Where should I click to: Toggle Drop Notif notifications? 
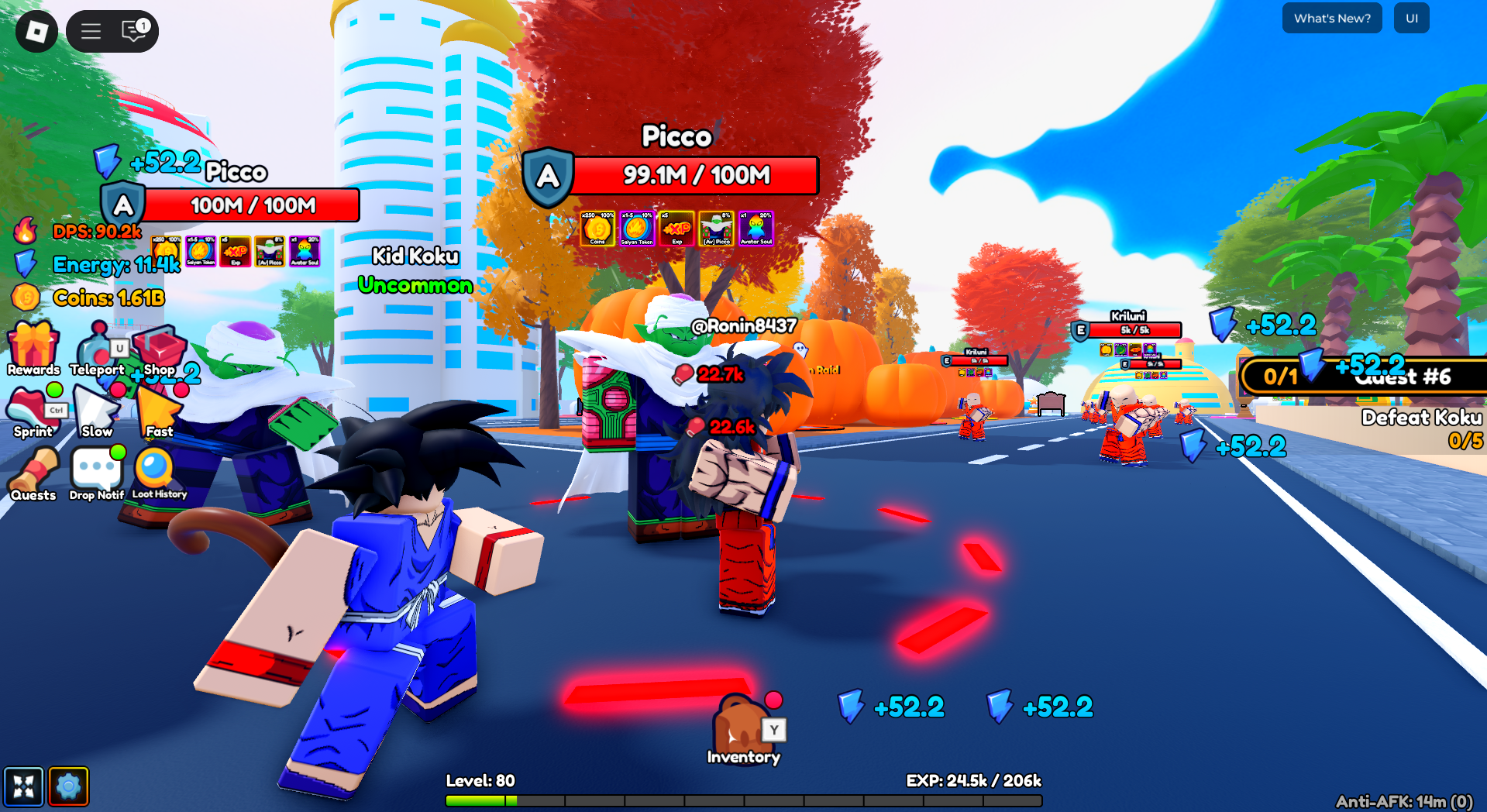tap(95, 469)
